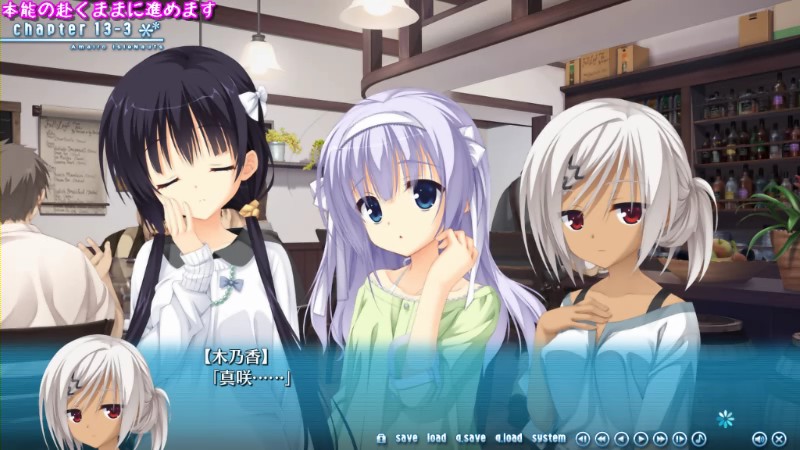Perform a quick load with q.load
Image resolution: width=800 pixels, height=450 pixels.
tap(507, 438)
